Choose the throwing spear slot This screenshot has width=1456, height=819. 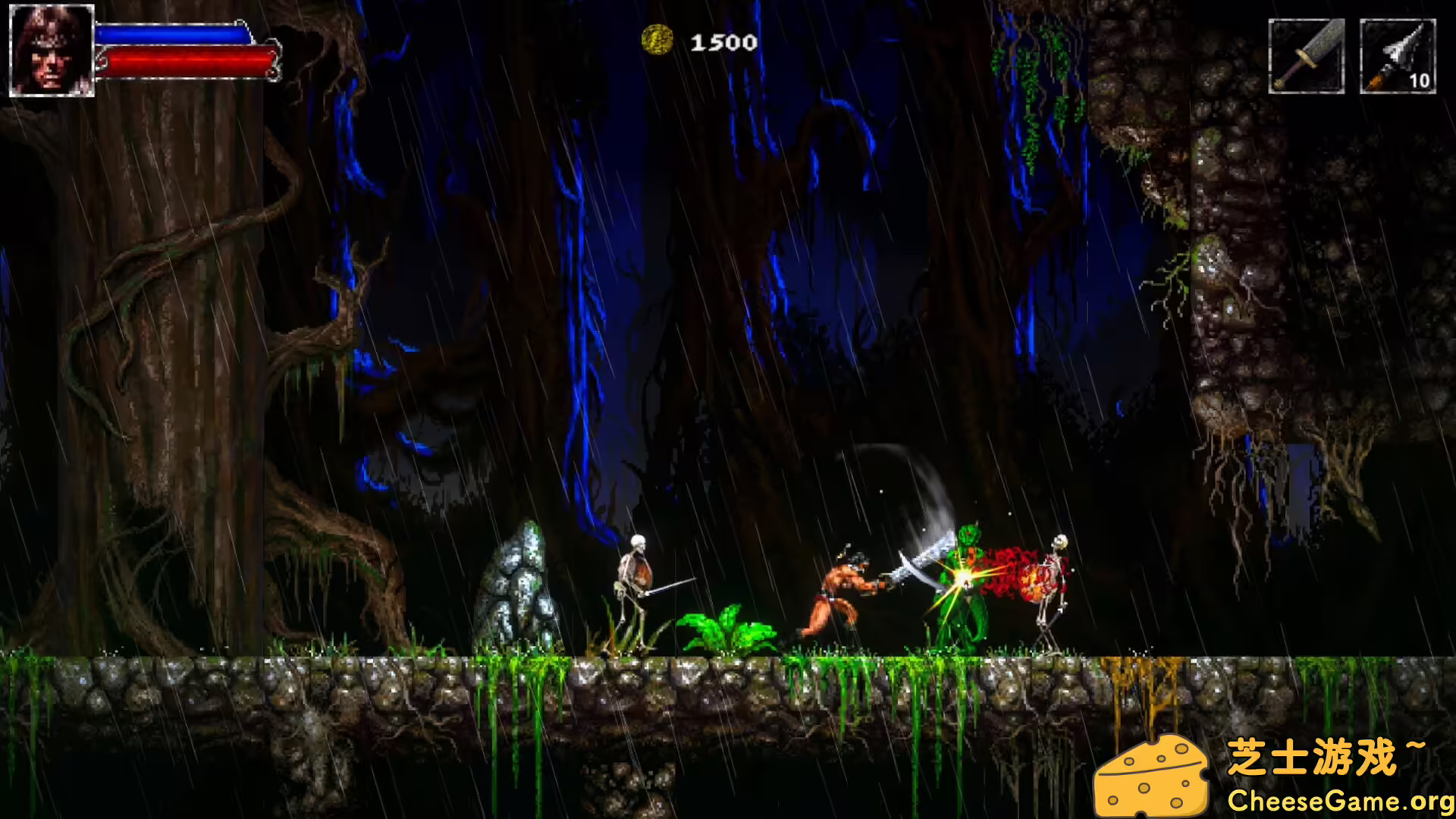[x=1397, y=57]
